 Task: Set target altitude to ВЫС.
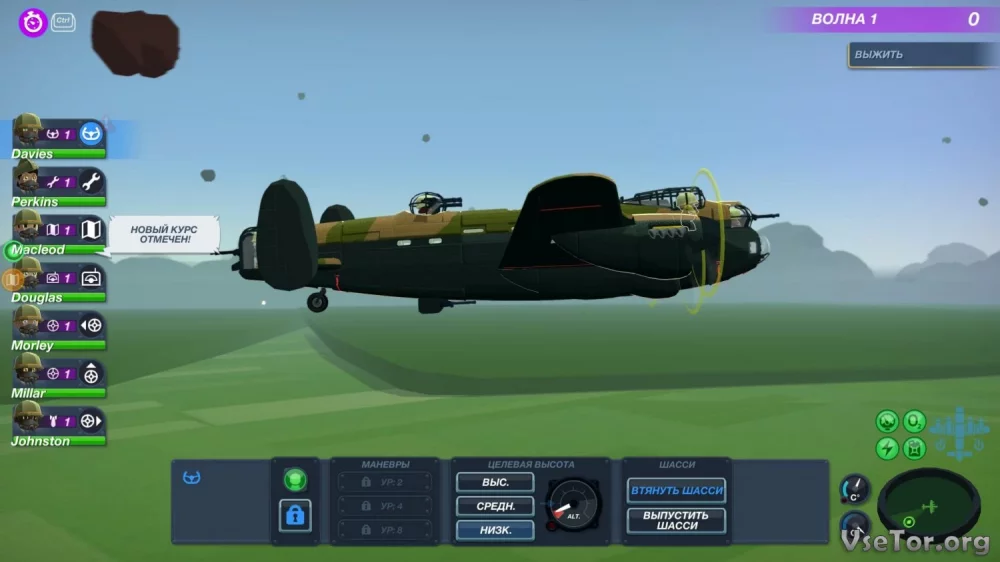pos(495,482)
